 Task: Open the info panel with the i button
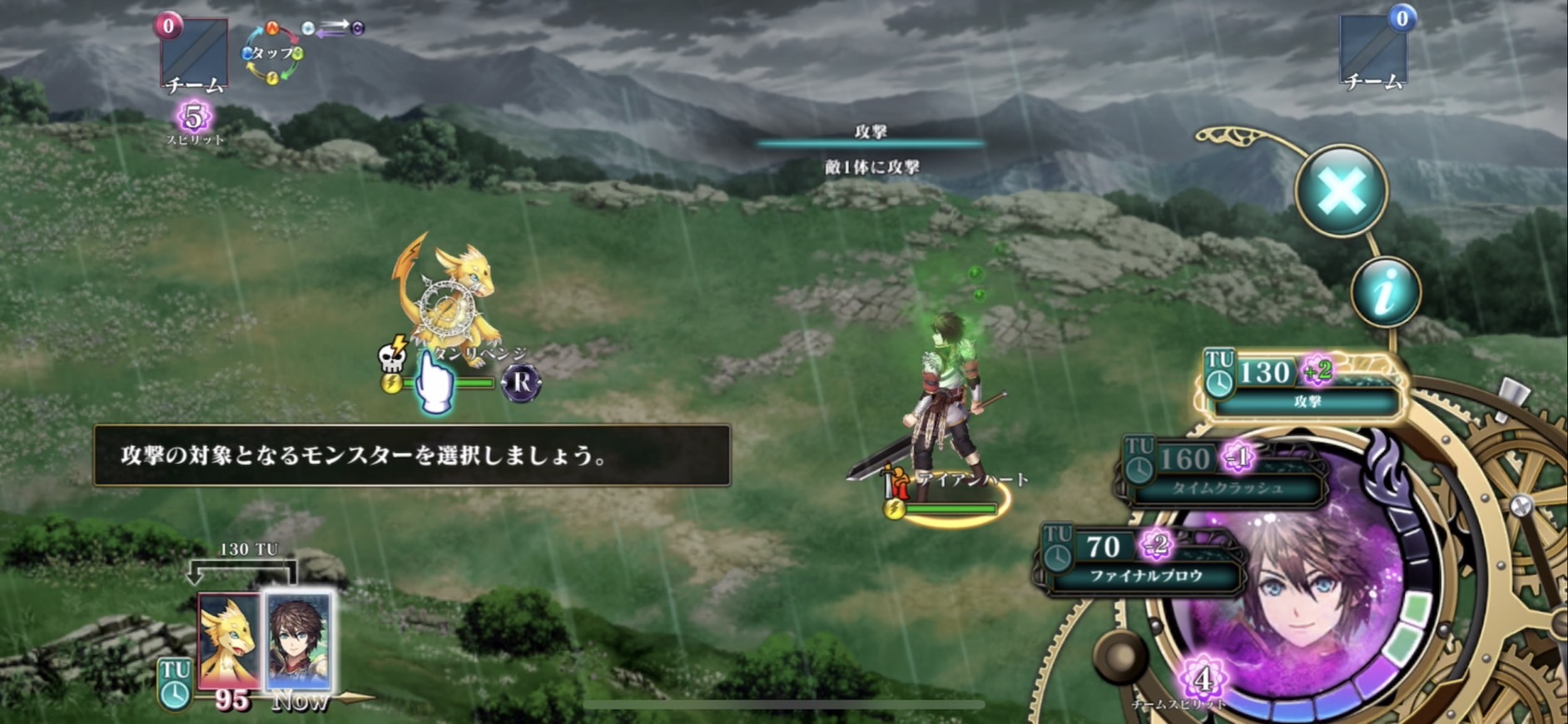[x=1385, y=292]
